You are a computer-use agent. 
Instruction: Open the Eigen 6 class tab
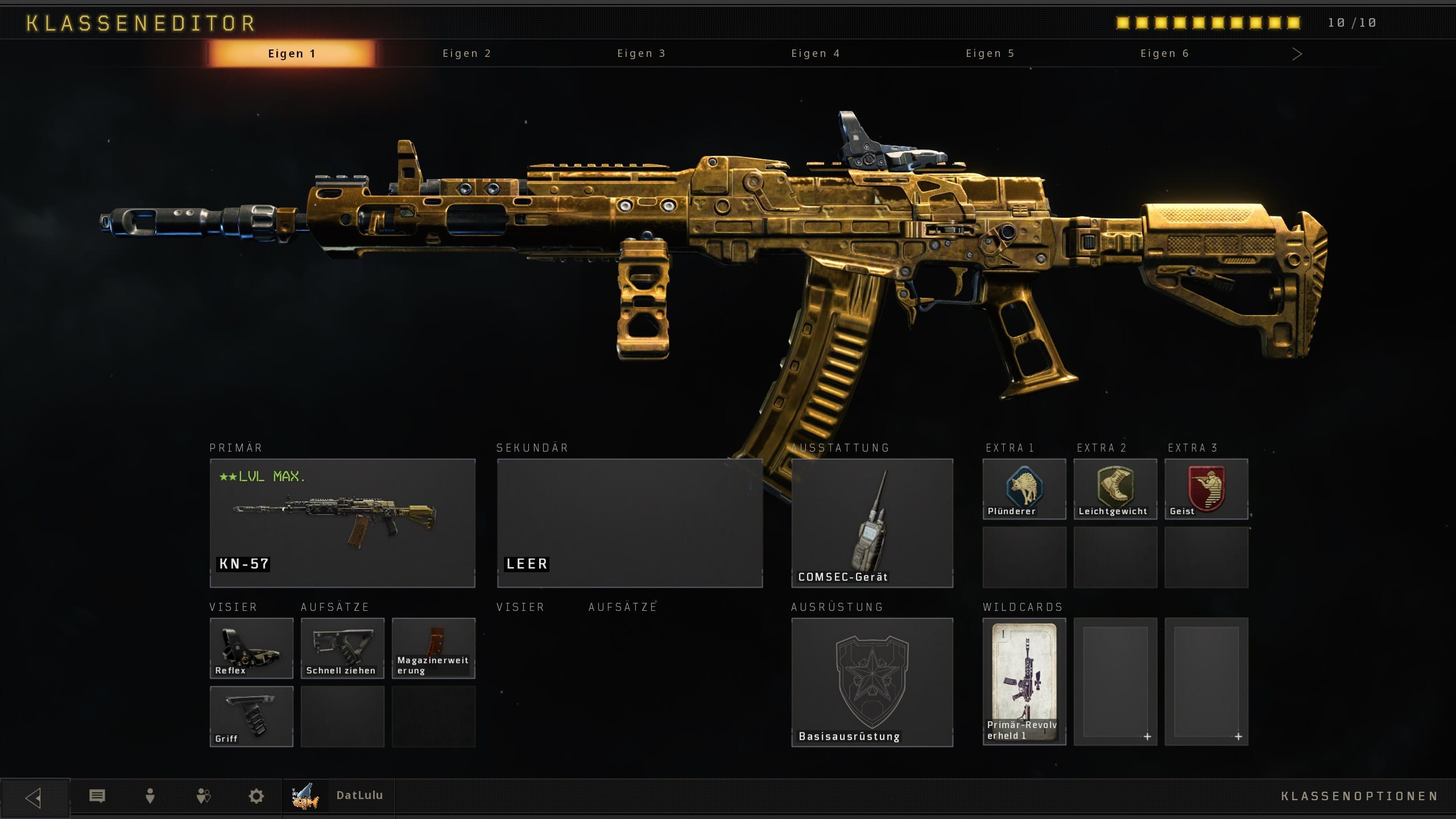coord(1164,53)
